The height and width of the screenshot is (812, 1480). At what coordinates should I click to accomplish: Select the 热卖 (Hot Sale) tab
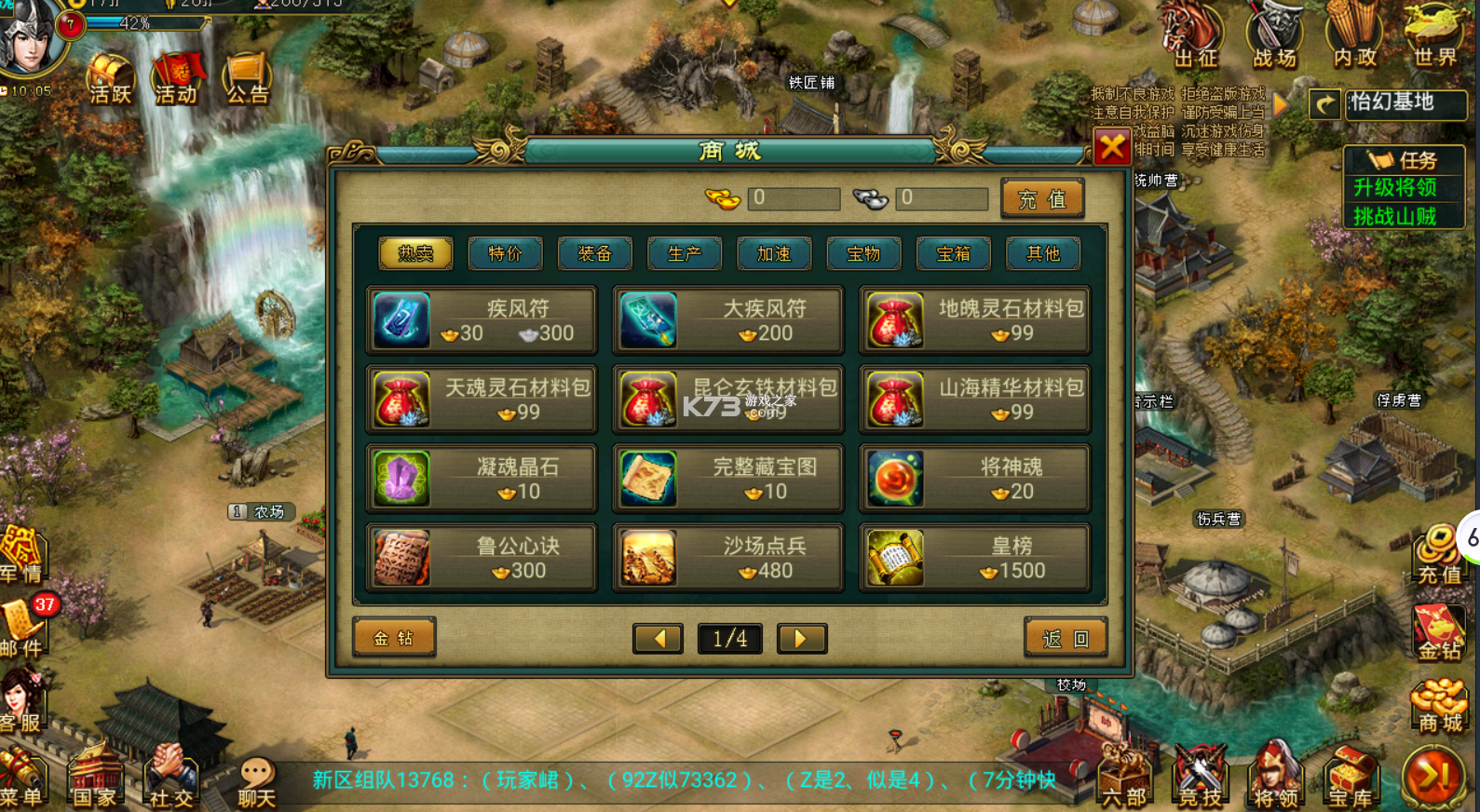pos(414,253)
